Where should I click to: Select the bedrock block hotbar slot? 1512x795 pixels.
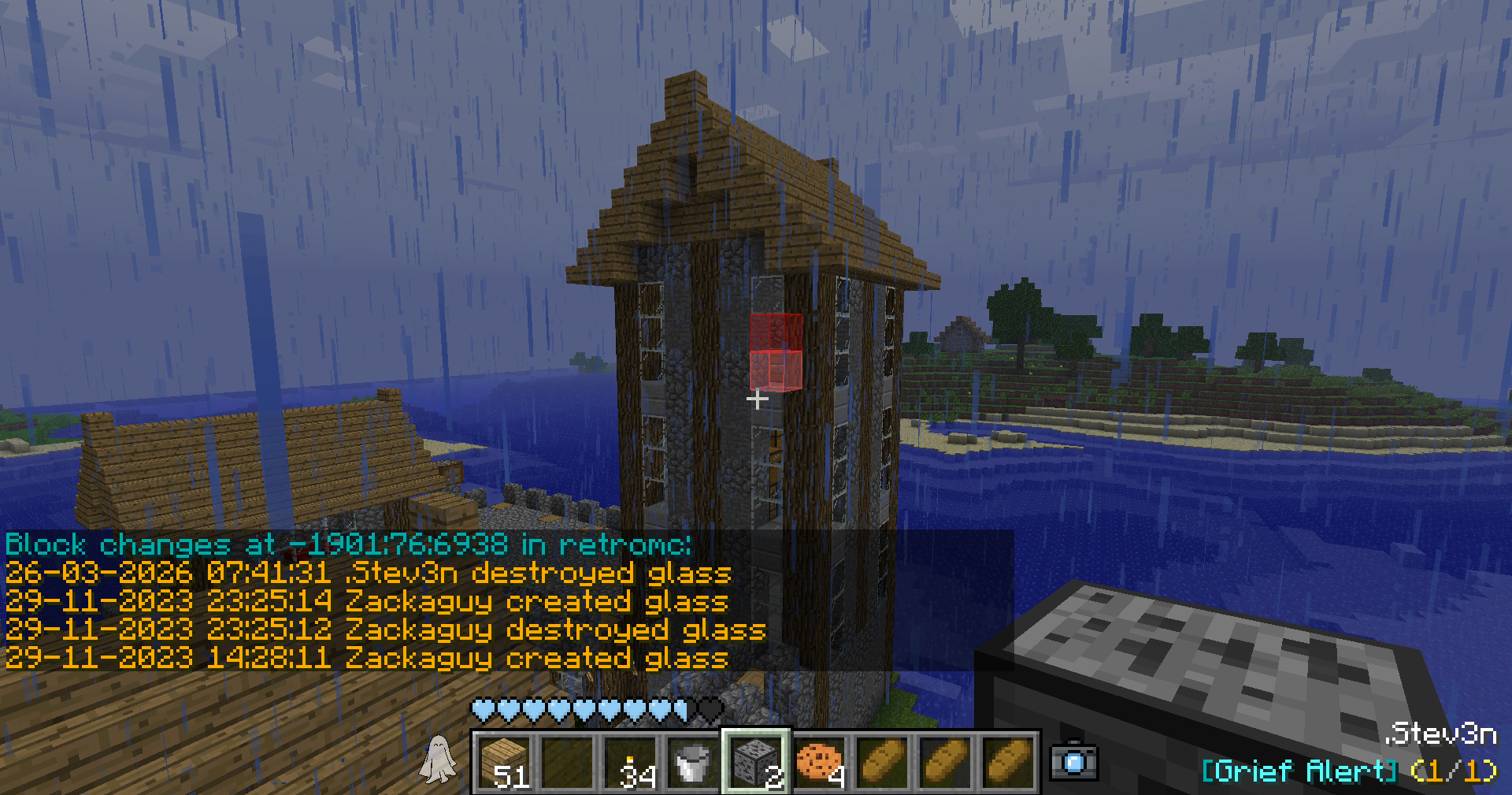pyautogui.click(x=756, y=762)
